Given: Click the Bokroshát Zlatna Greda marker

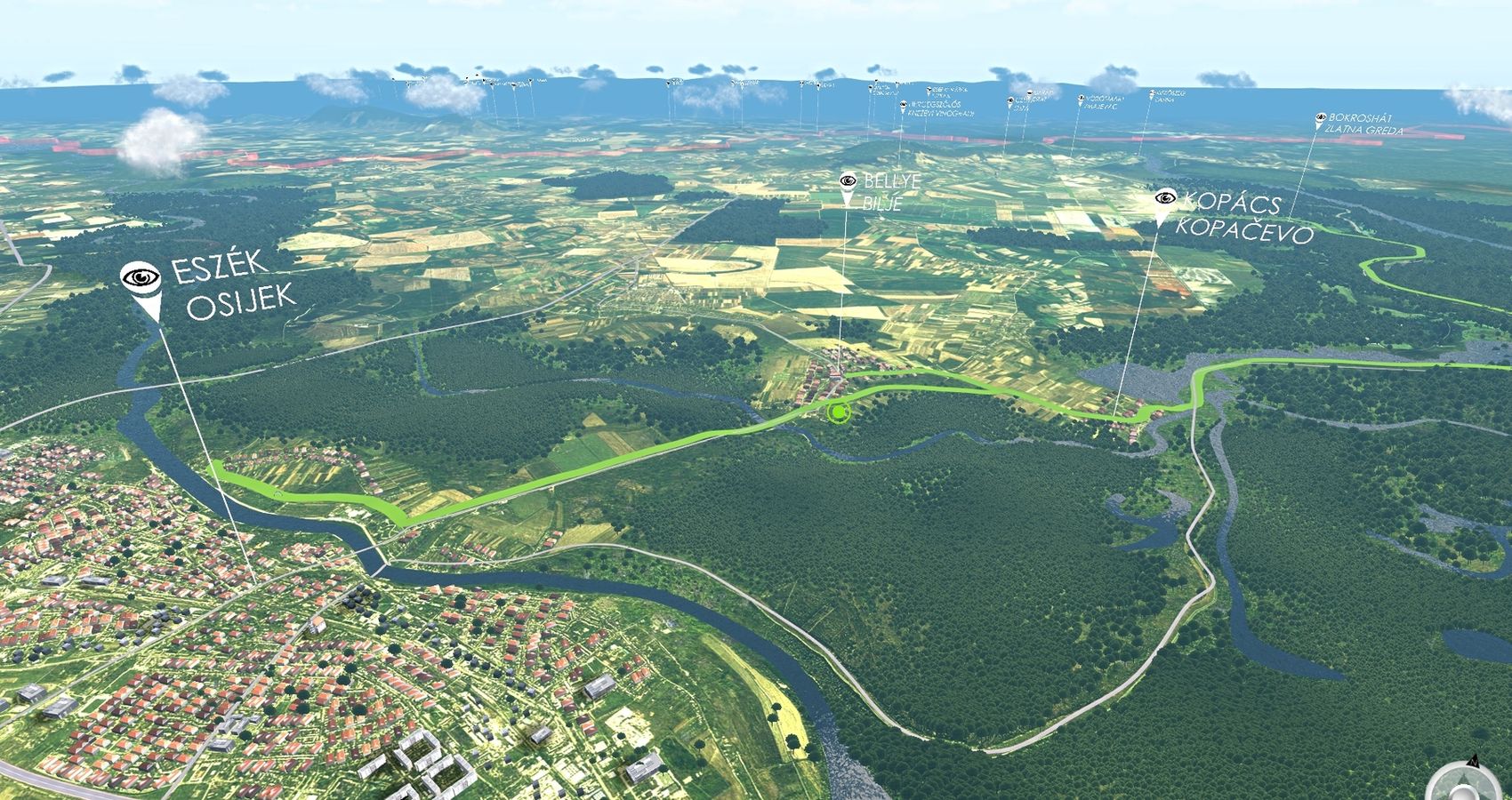Looking at the screenshot, I should pyautogui.click(x=1321, y=117).
